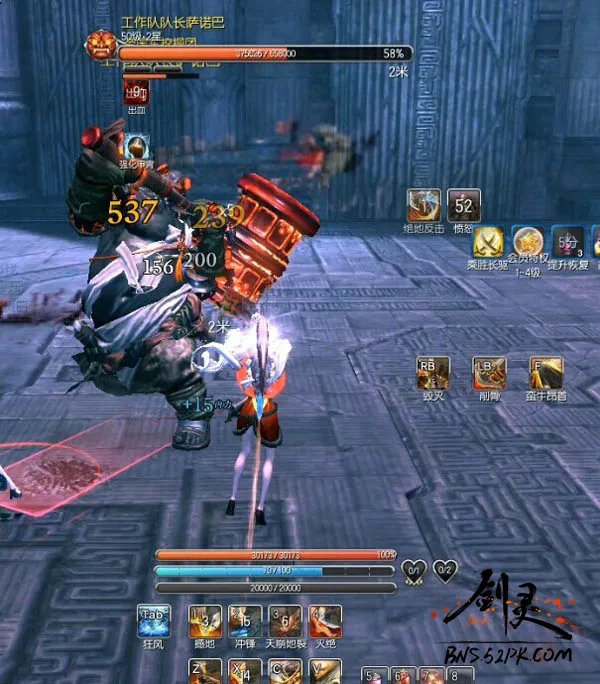Click the boss 出血 bleed debuff icon

[x=137, y=92]
